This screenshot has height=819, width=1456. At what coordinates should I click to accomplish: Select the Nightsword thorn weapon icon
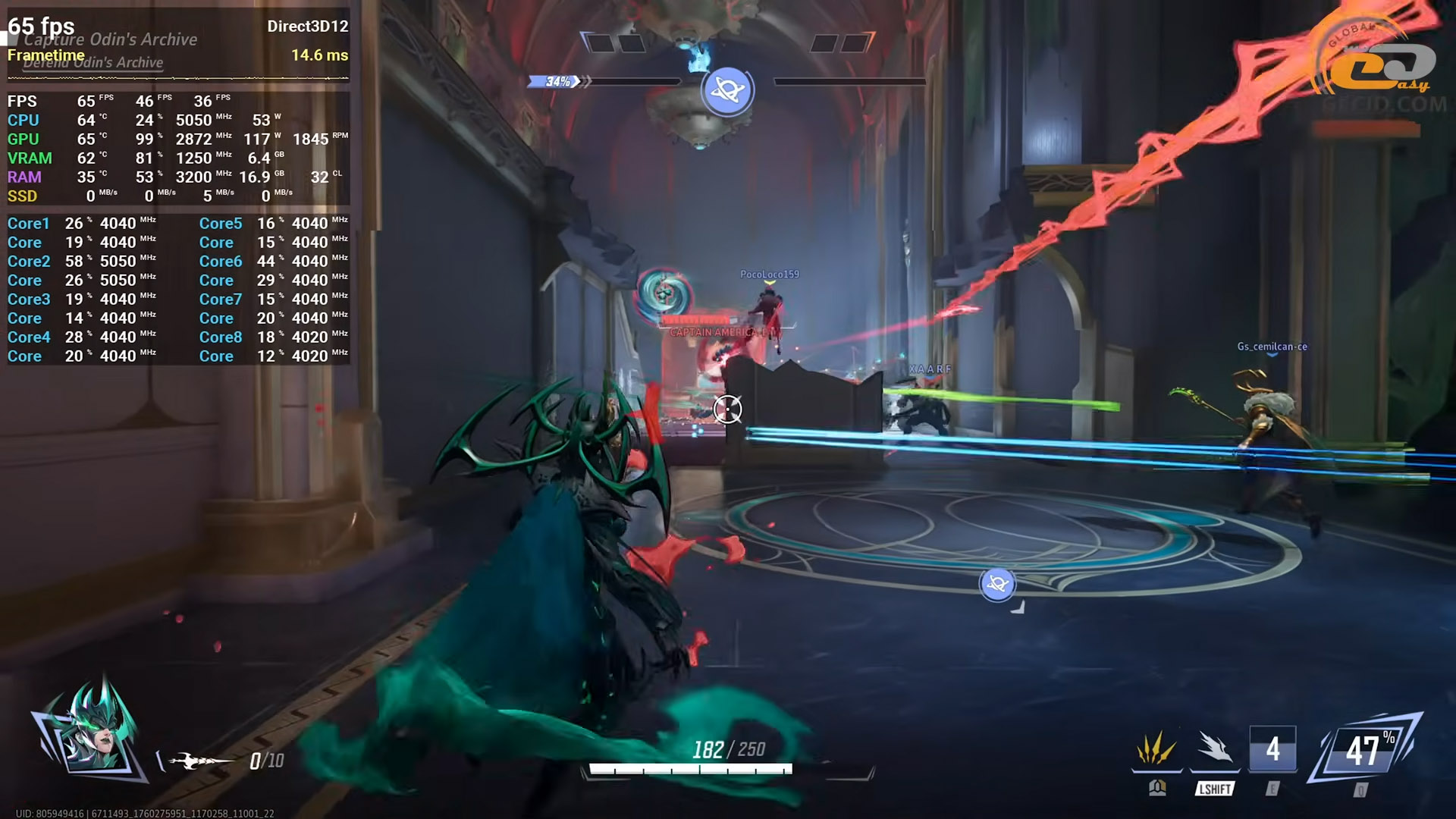[x=199, y=760]
